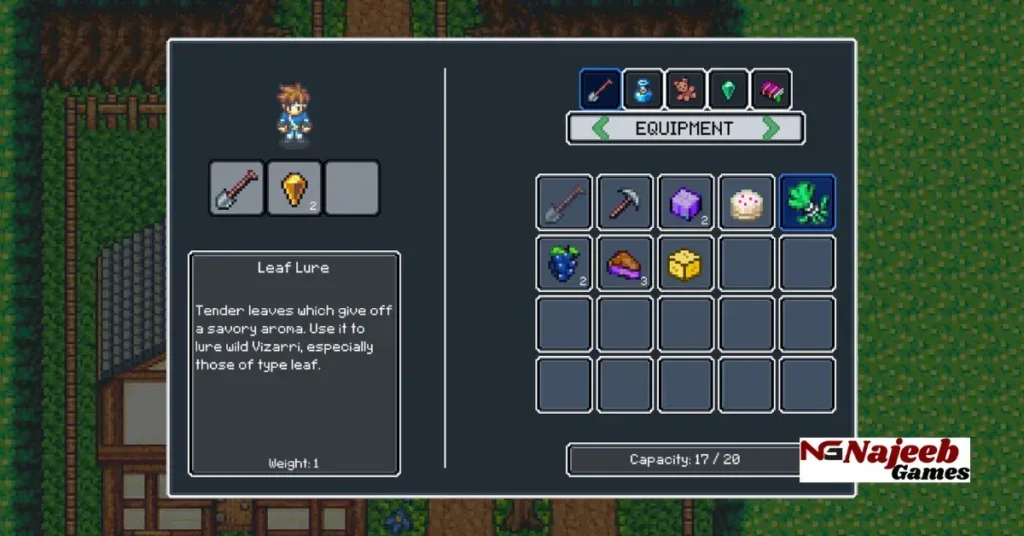Open the teddy bear category tab

click(686, 90)
